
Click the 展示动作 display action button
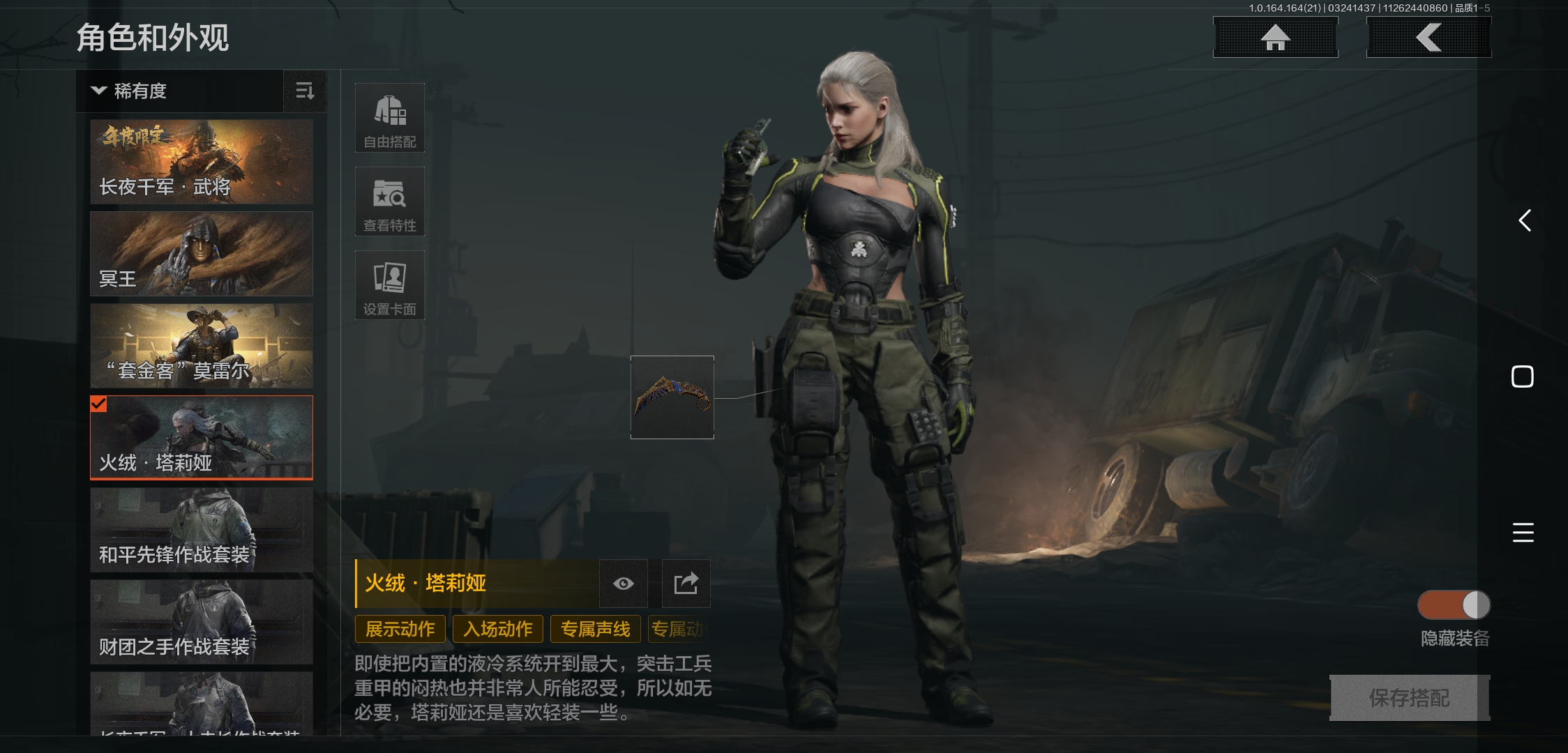coord(400,628)
